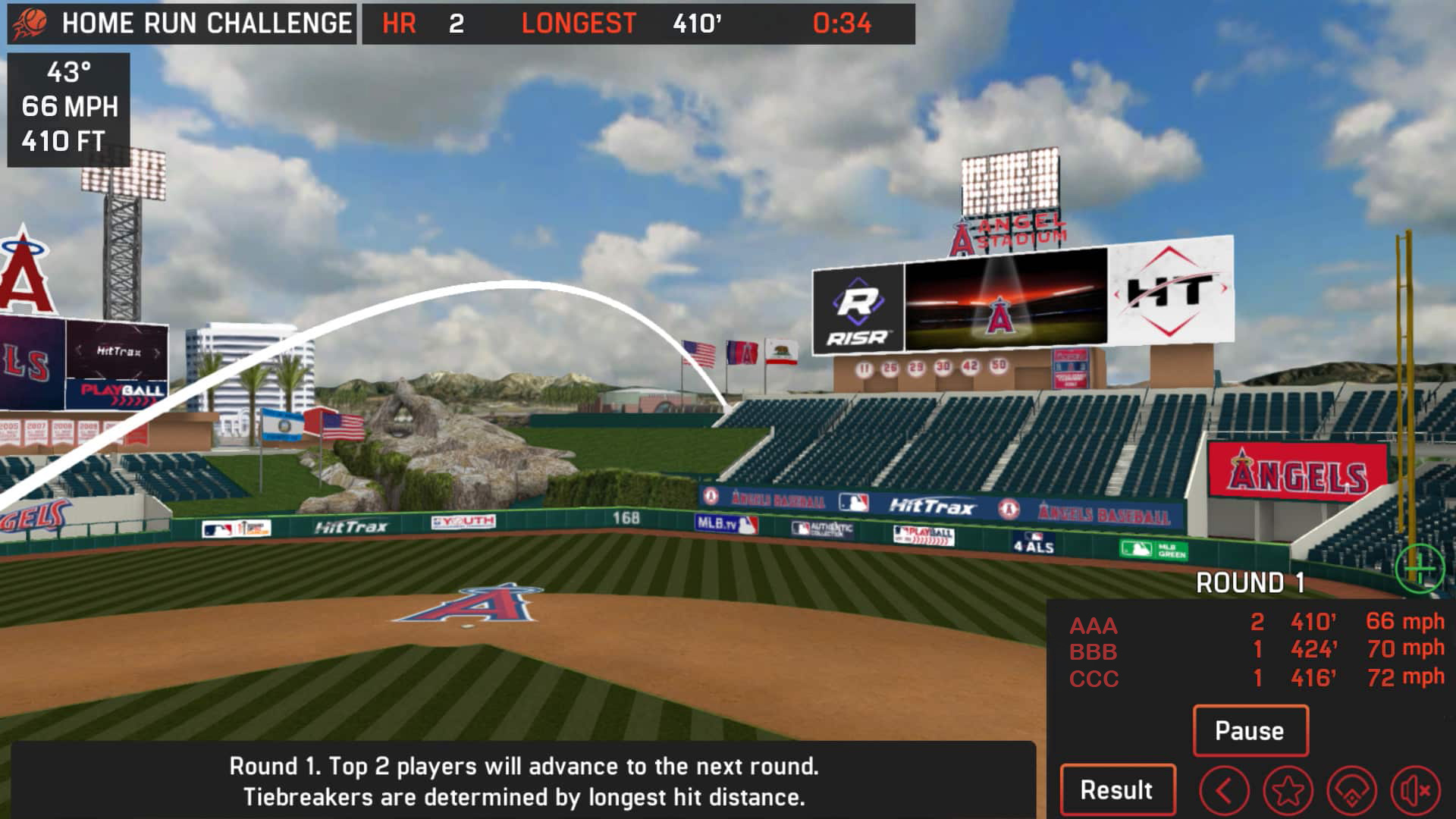
Task: Choose player BBB row in standings
Action: pos(1094,651)
